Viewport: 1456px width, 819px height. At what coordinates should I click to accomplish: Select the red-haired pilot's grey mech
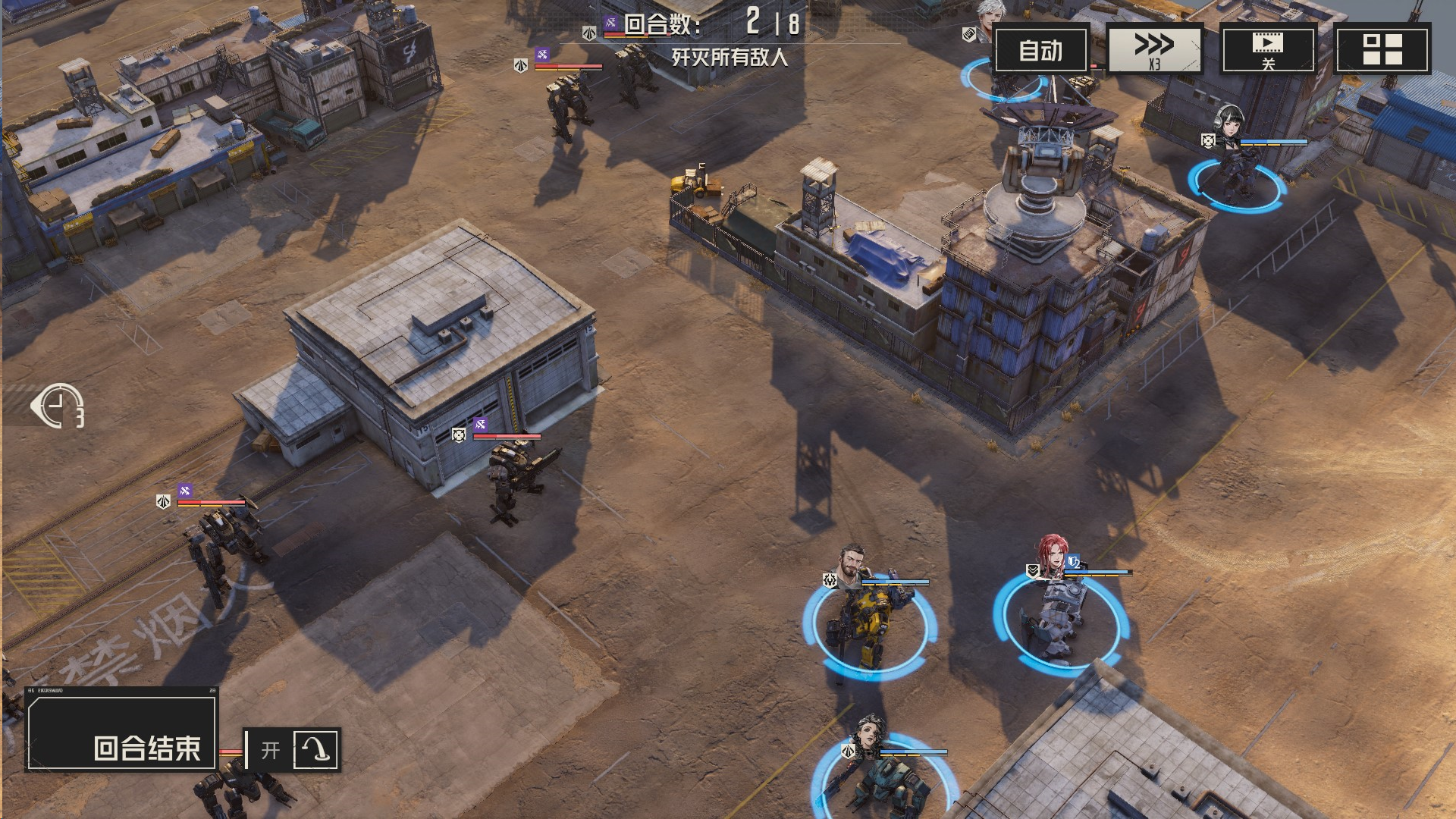tap(1059, 618)
